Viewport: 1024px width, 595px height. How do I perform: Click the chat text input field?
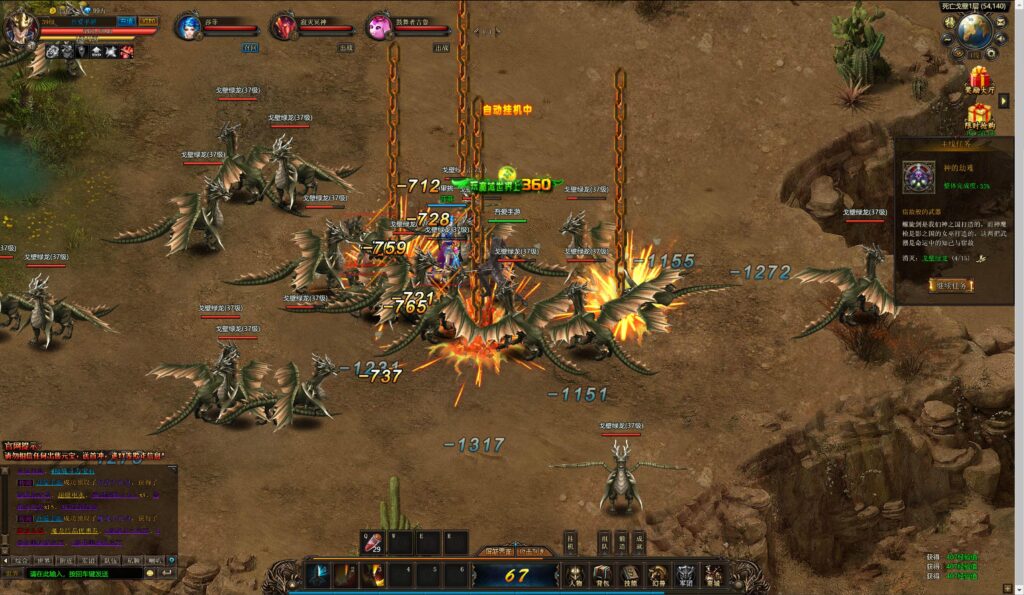point(85,573)
